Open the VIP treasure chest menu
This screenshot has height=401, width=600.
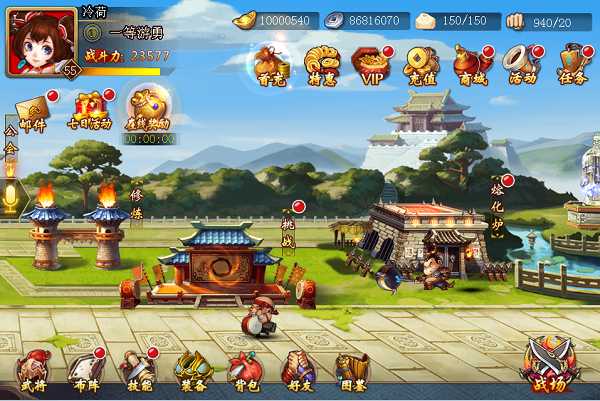pos(372,64)
